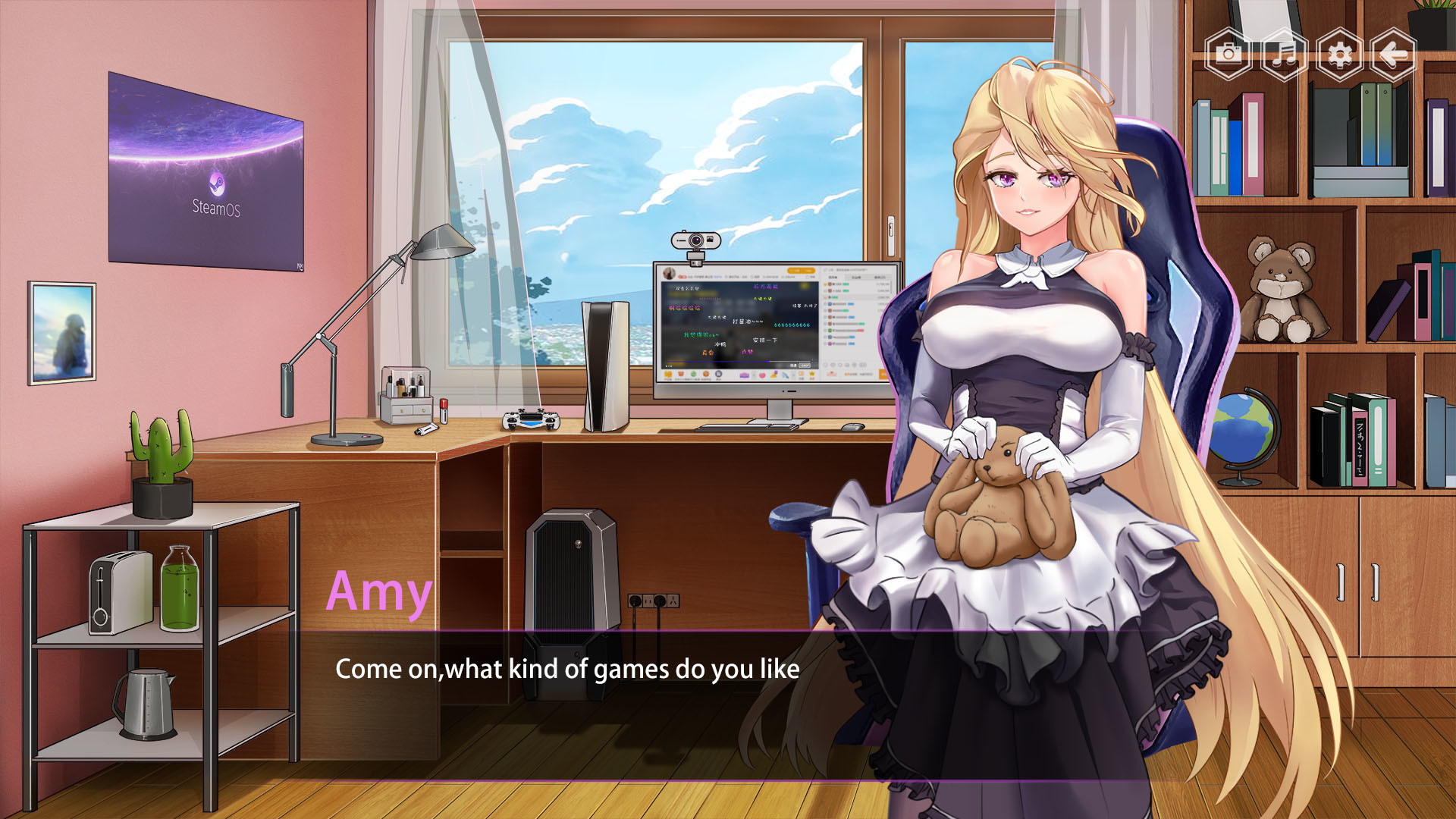This screenshot has height=819, width=1456.
Task: Choose the blue weapon gift icon on the toolbar
Action: [785, 375]
